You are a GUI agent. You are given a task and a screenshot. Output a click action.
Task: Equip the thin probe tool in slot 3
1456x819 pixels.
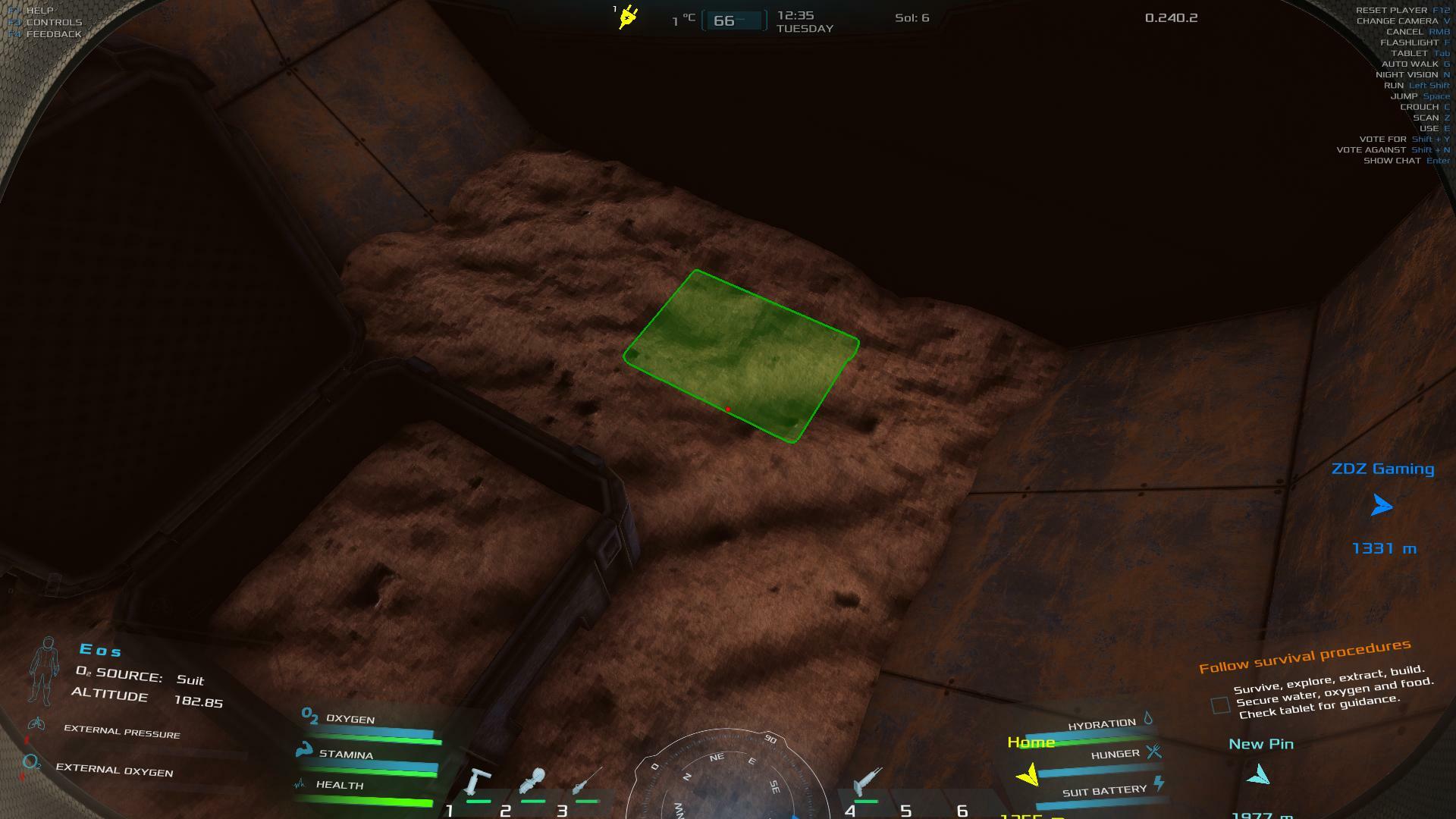pos(587,783)
